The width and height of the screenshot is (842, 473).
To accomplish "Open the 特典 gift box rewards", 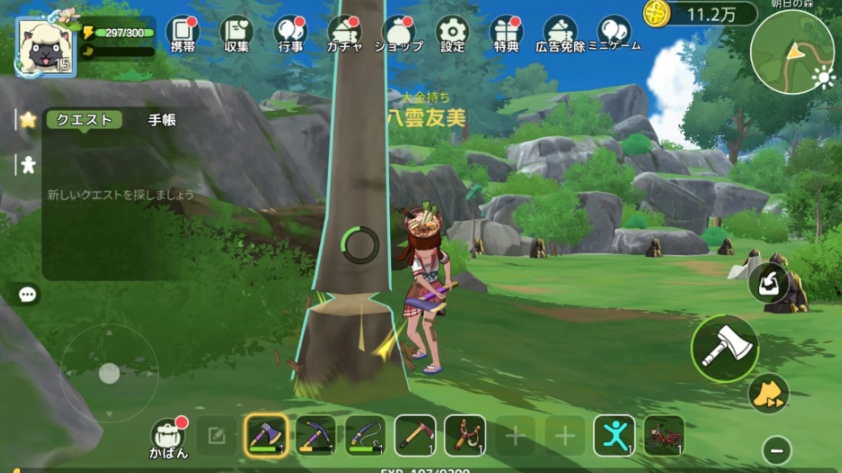I will click(x=506, y=34).
